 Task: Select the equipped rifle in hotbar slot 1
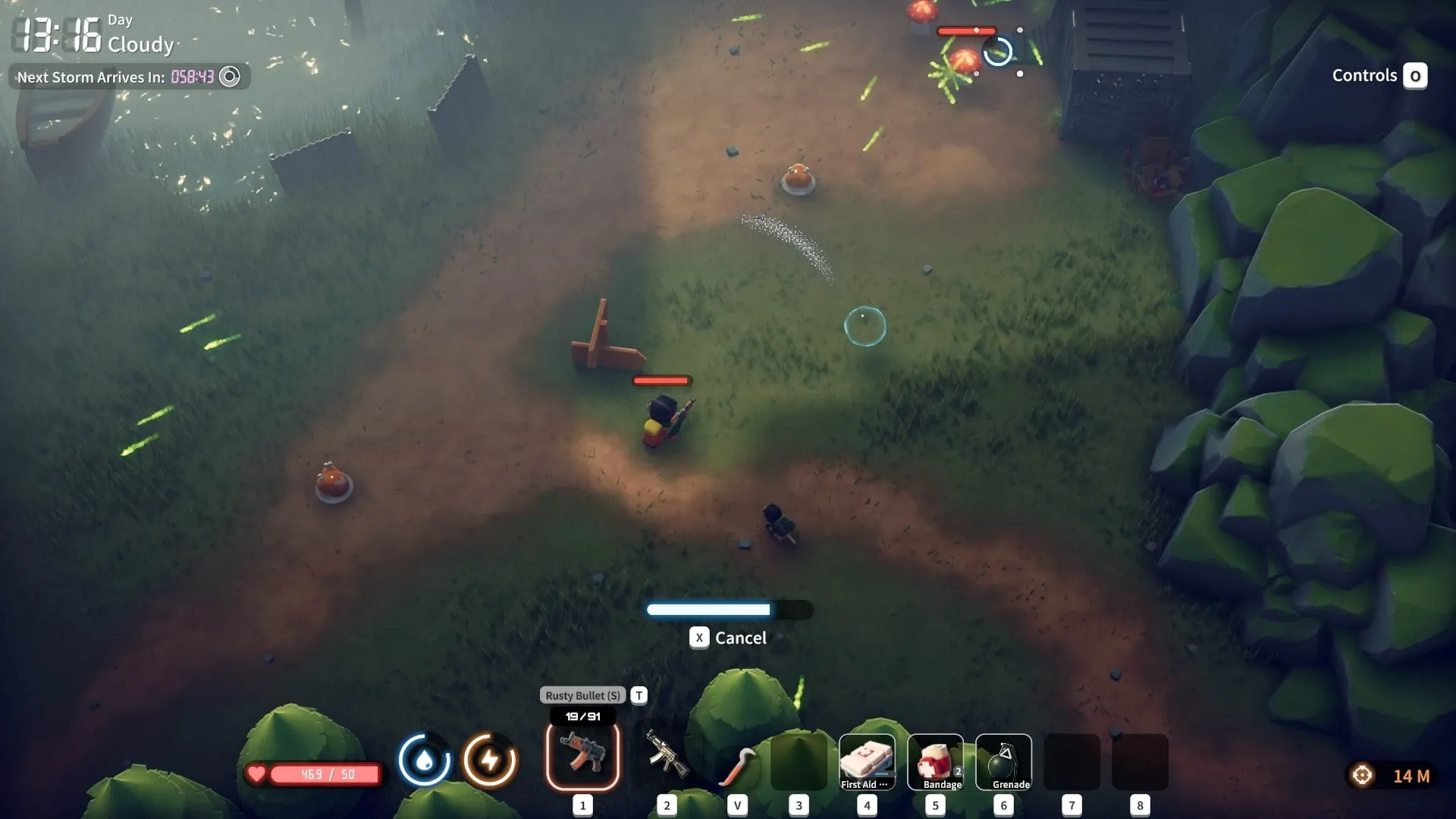tap(582, 755)
